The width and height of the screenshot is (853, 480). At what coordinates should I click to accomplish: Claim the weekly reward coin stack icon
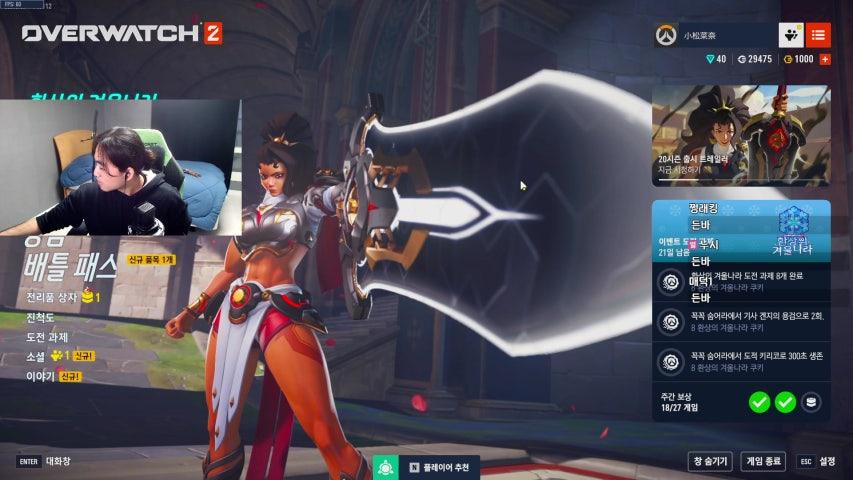click(x=812, y=402)
